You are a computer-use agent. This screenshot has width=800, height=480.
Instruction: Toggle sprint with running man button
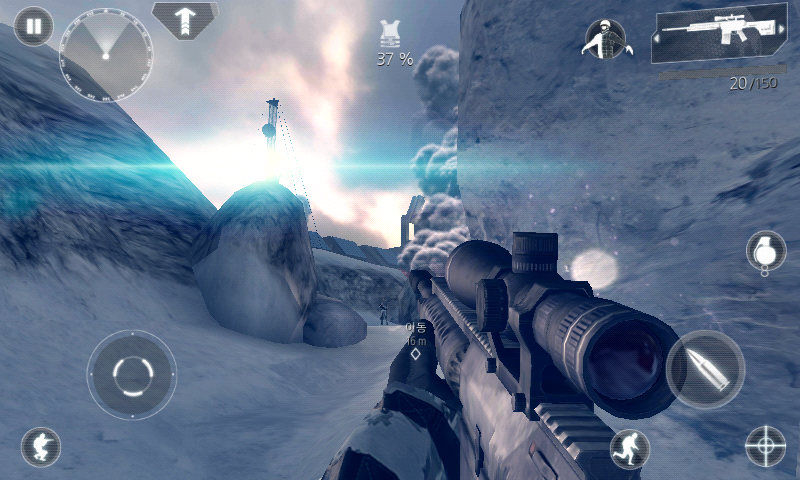[630, 449]
